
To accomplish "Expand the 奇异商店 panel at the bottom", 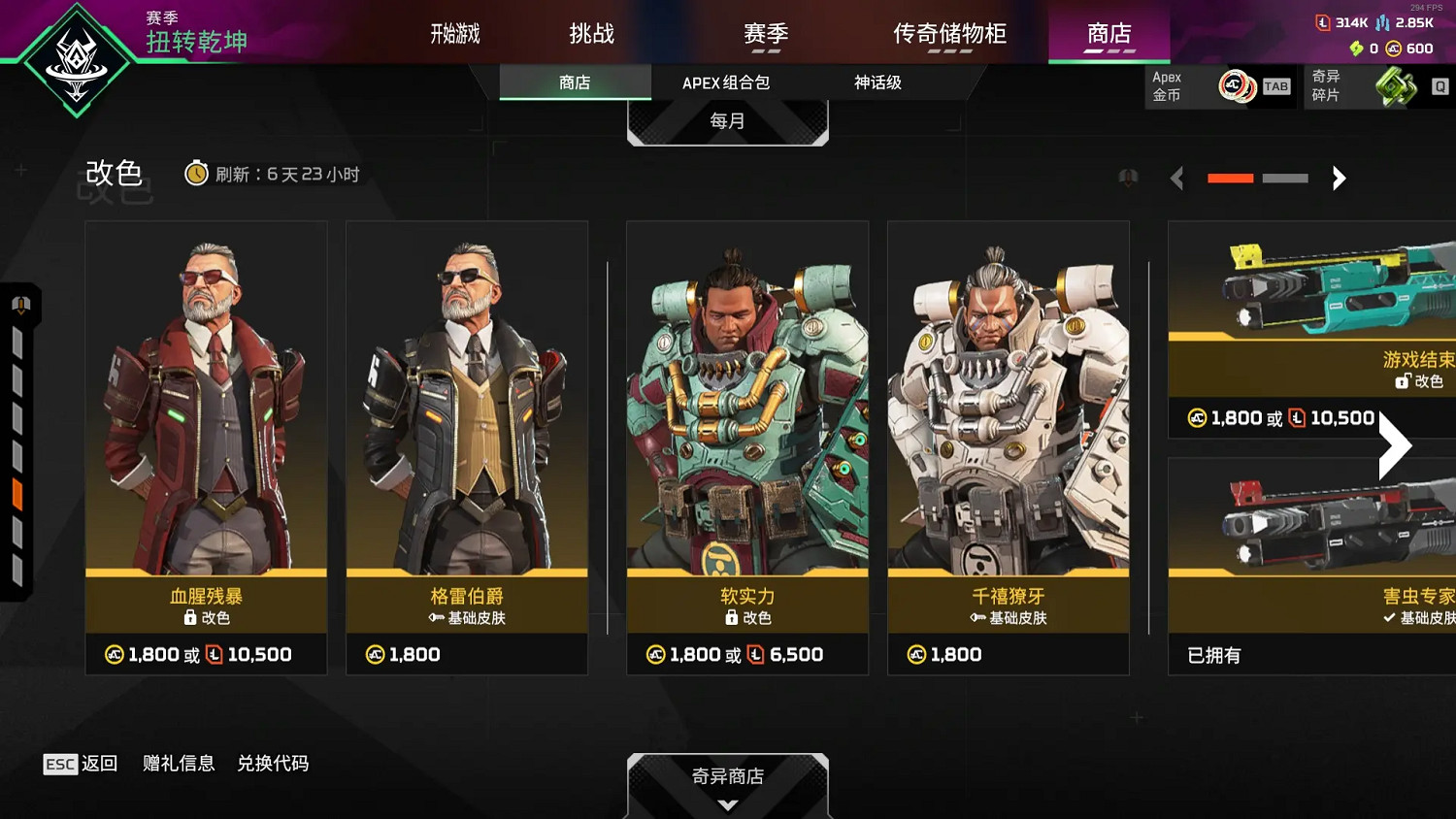I will 727,776.
